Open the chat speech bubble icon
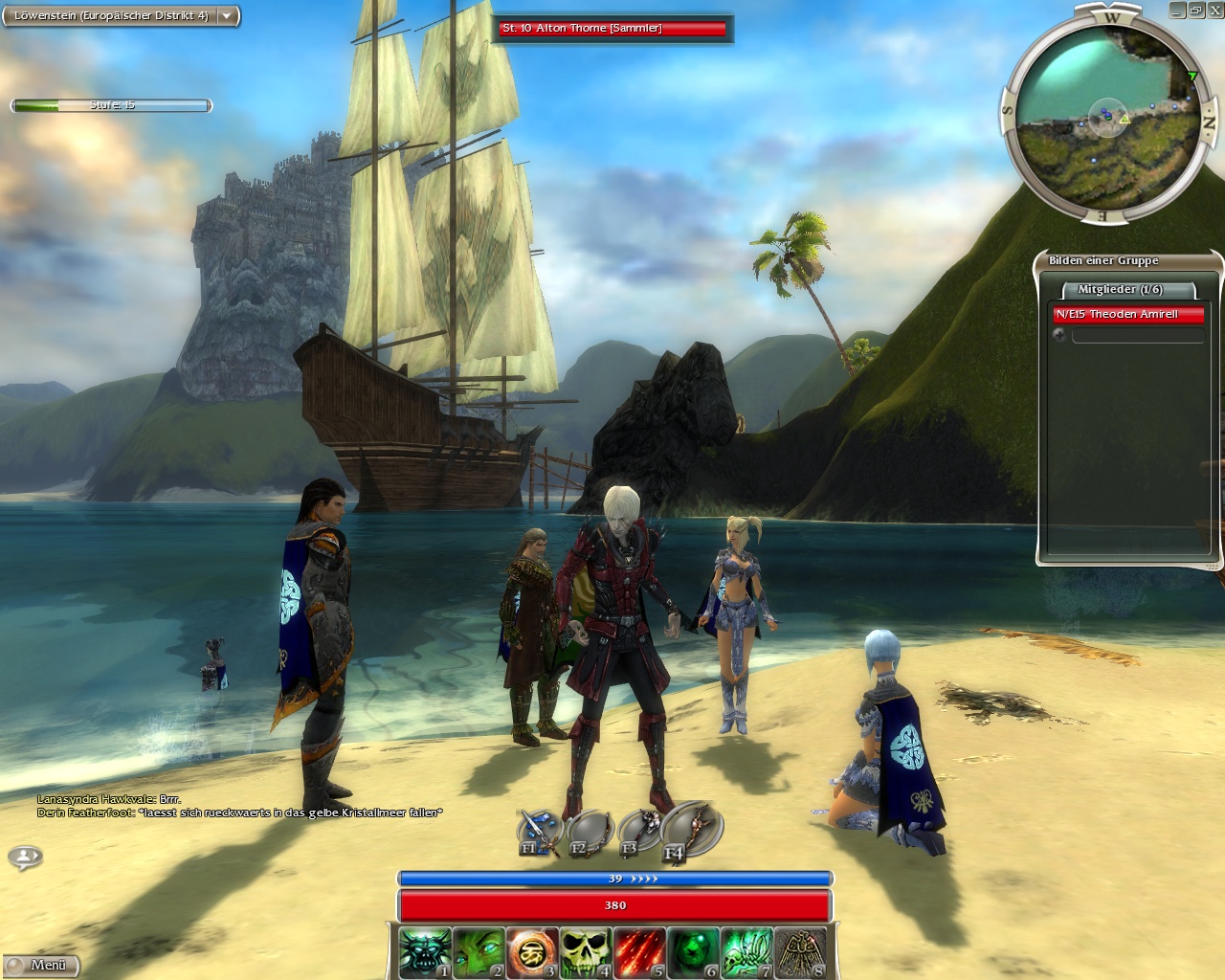This screenshot has width=1225, height=980. (26, 857)
